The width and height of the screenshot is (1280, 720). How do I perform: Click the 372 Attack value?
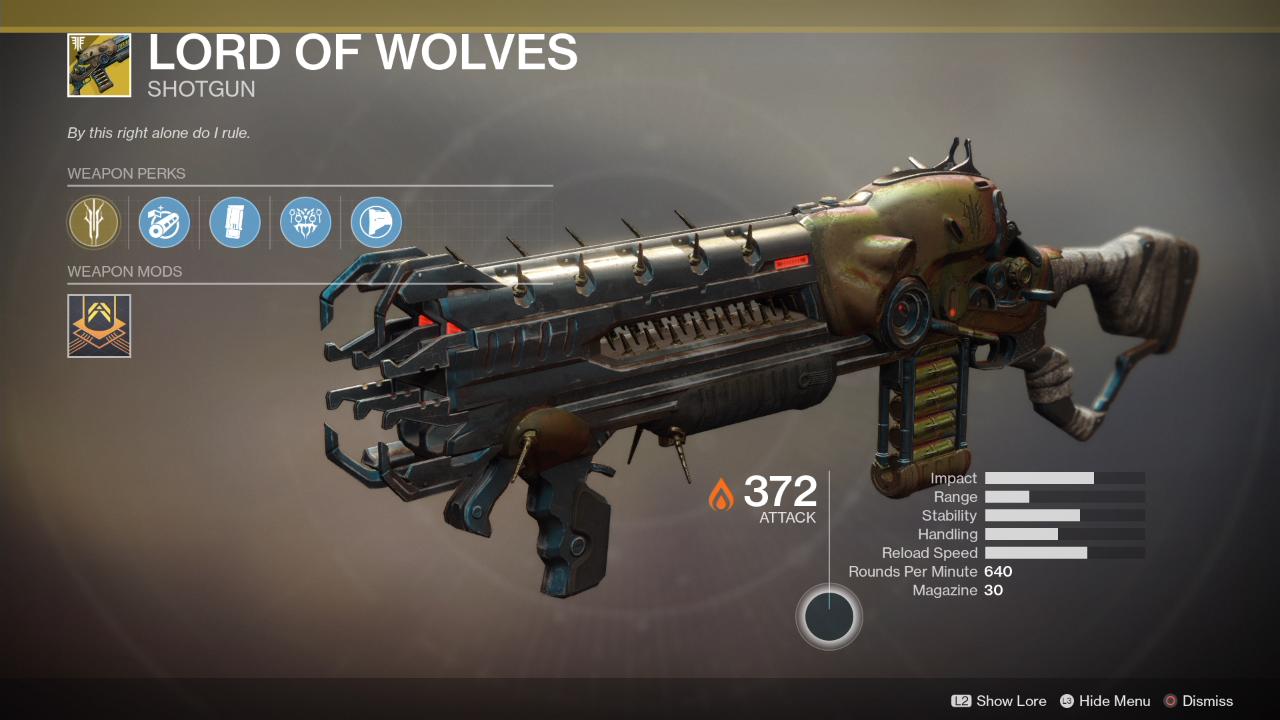(781, 490)
